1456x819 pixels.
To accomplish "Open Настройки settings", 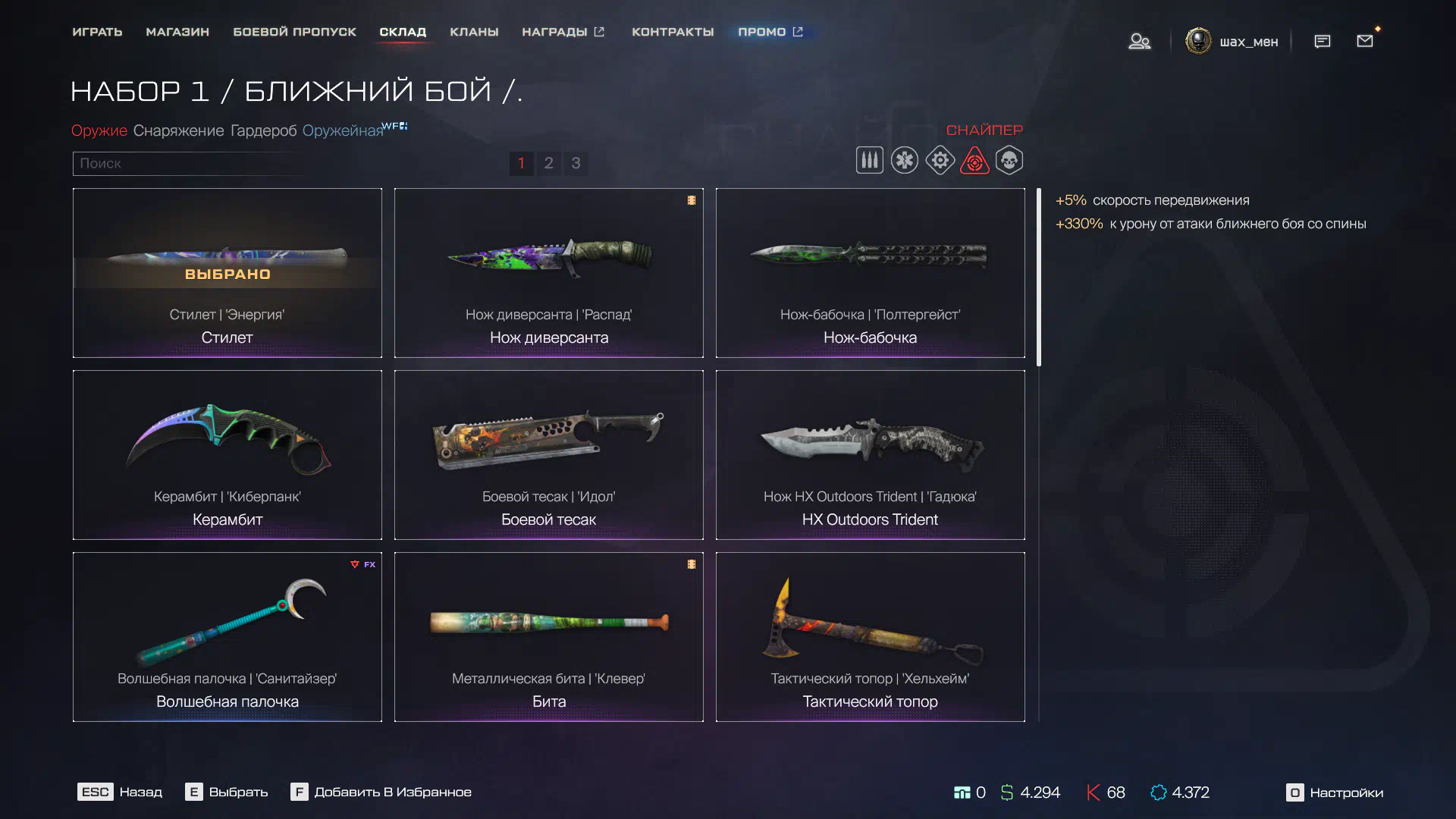I will click(x=1335, y=792).
